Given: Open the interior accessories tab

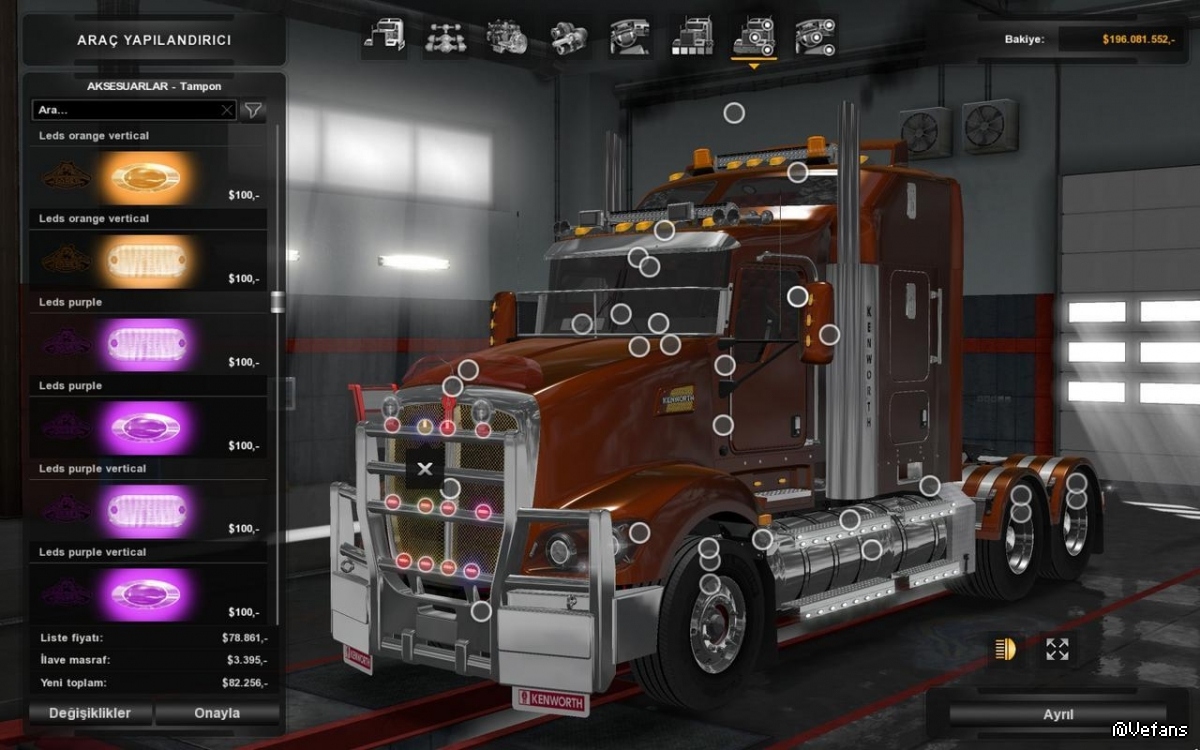Looking at the screenshot, I should [x=816, y=37].
